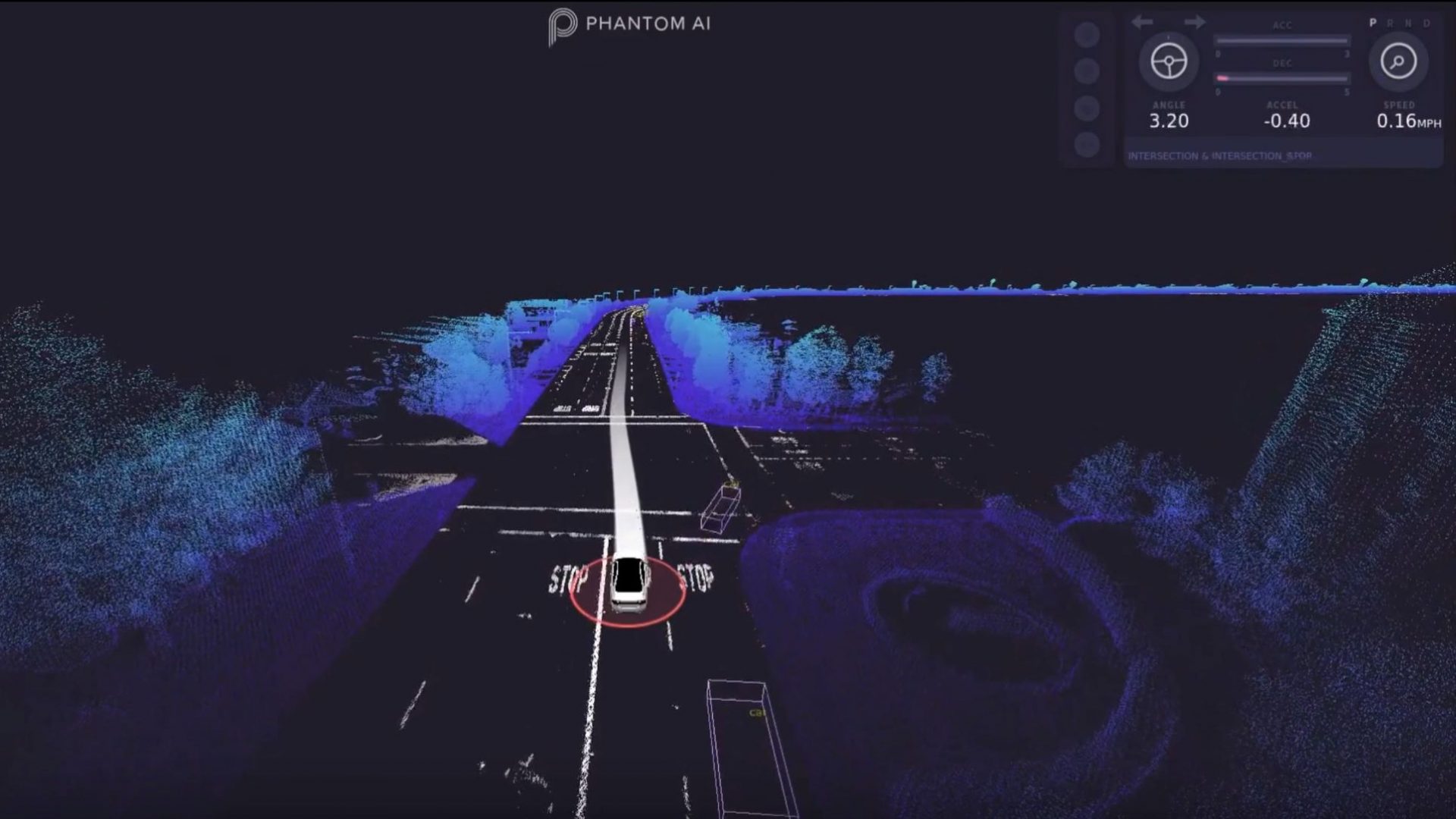Click the second circular indicator in the HUD column
Image resolution: width=1456 pixels, height=819 pixels.
[1087, 72]
